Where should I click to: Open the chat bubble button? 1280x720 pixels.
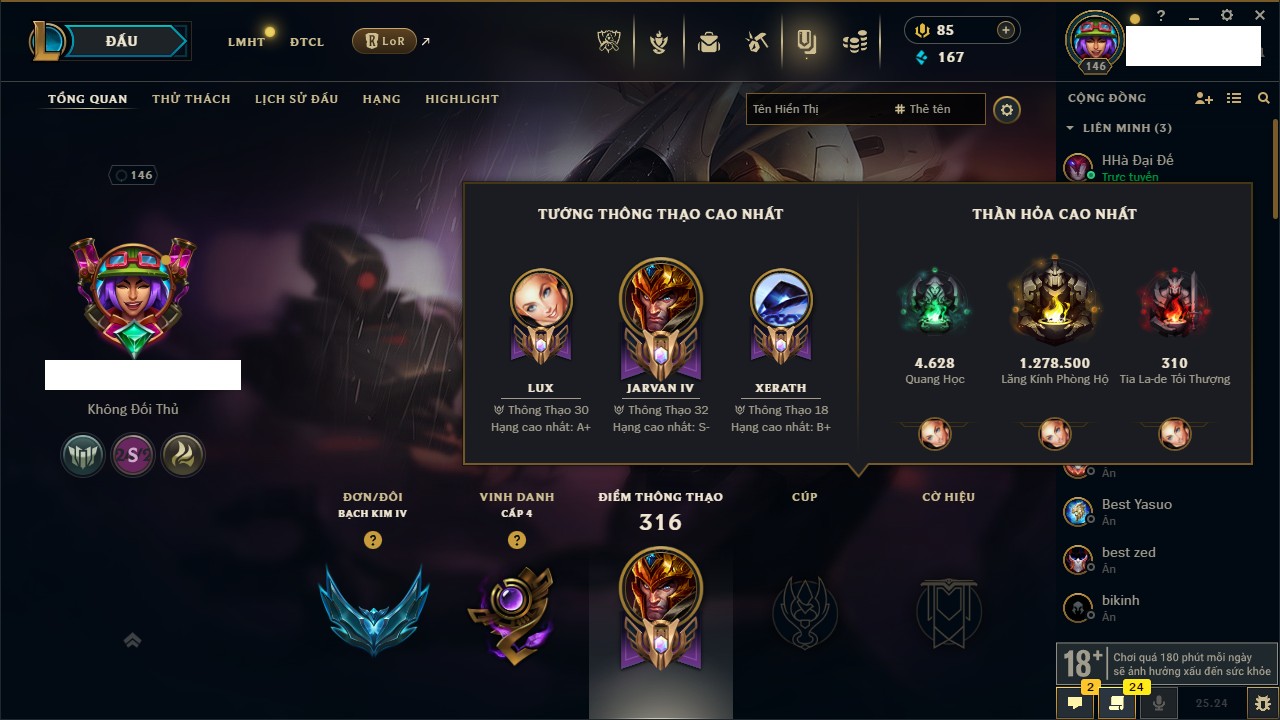point(1075,703)
